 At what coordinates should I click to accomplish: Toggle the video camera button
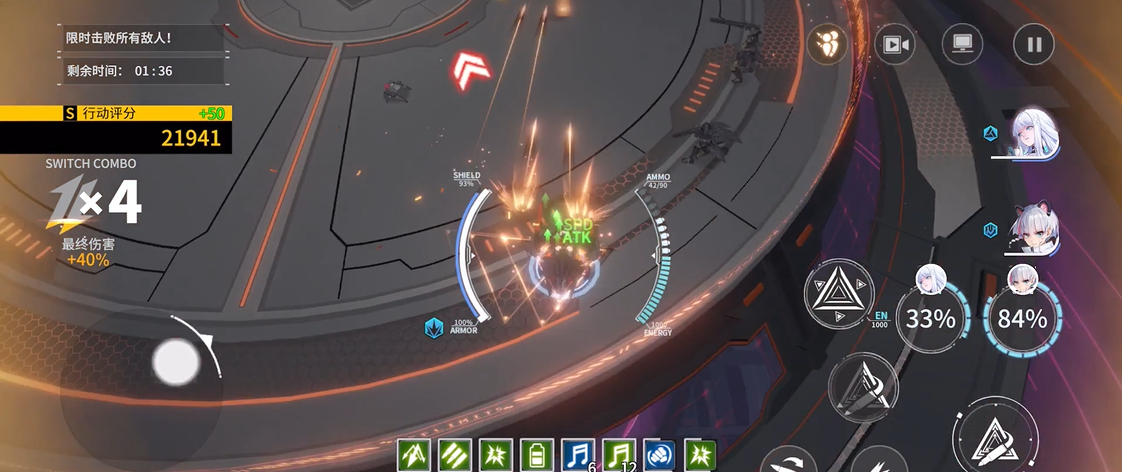[895, 44]
